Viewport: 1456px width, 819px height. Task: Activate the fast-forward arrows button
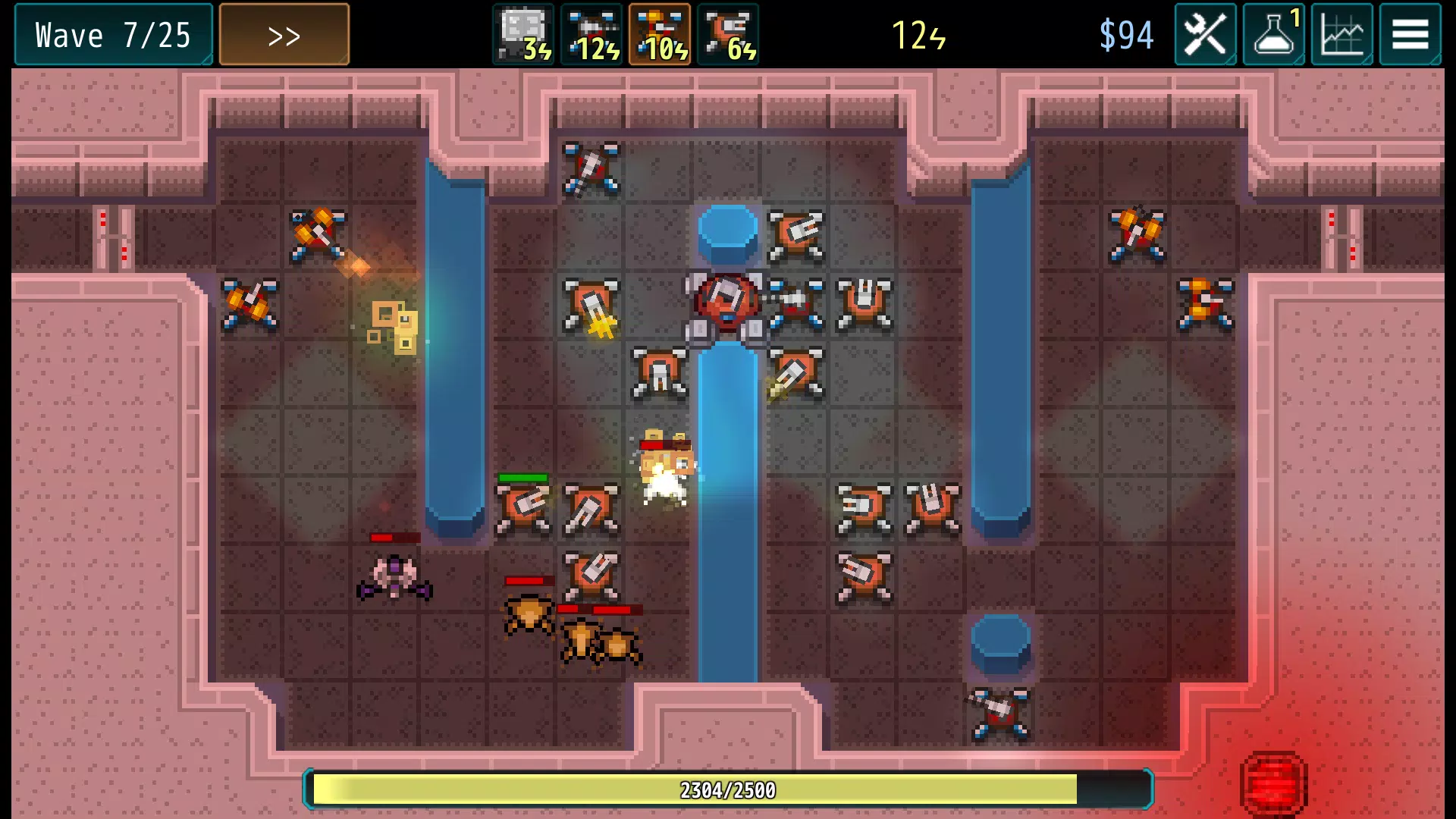tap(284, 35)
